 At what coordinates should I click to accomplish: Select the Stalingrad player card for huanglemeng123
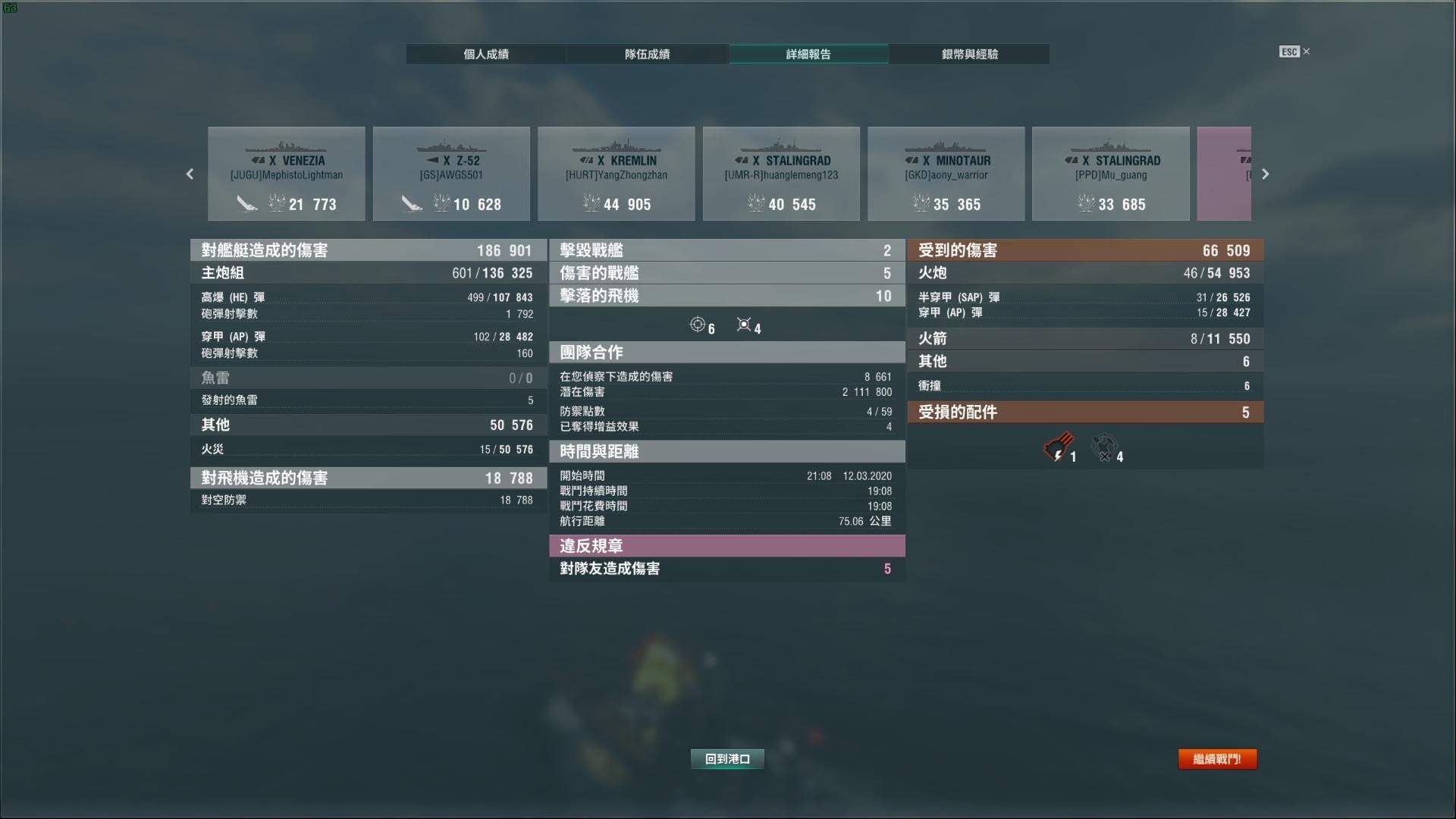tap(781, 173)
